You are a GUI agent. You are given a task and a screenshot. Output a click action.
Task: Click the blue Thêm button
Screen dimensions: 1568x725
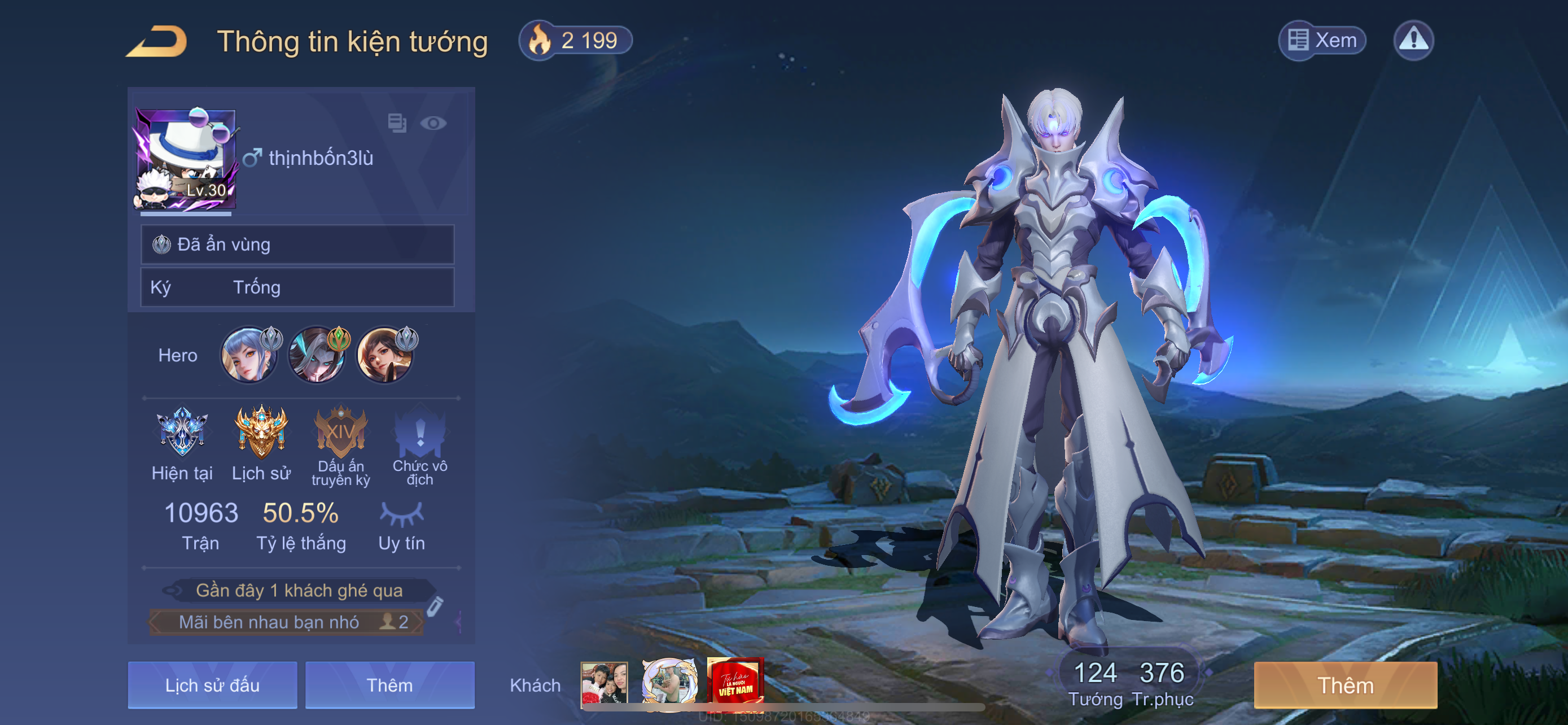click(389, 685)
